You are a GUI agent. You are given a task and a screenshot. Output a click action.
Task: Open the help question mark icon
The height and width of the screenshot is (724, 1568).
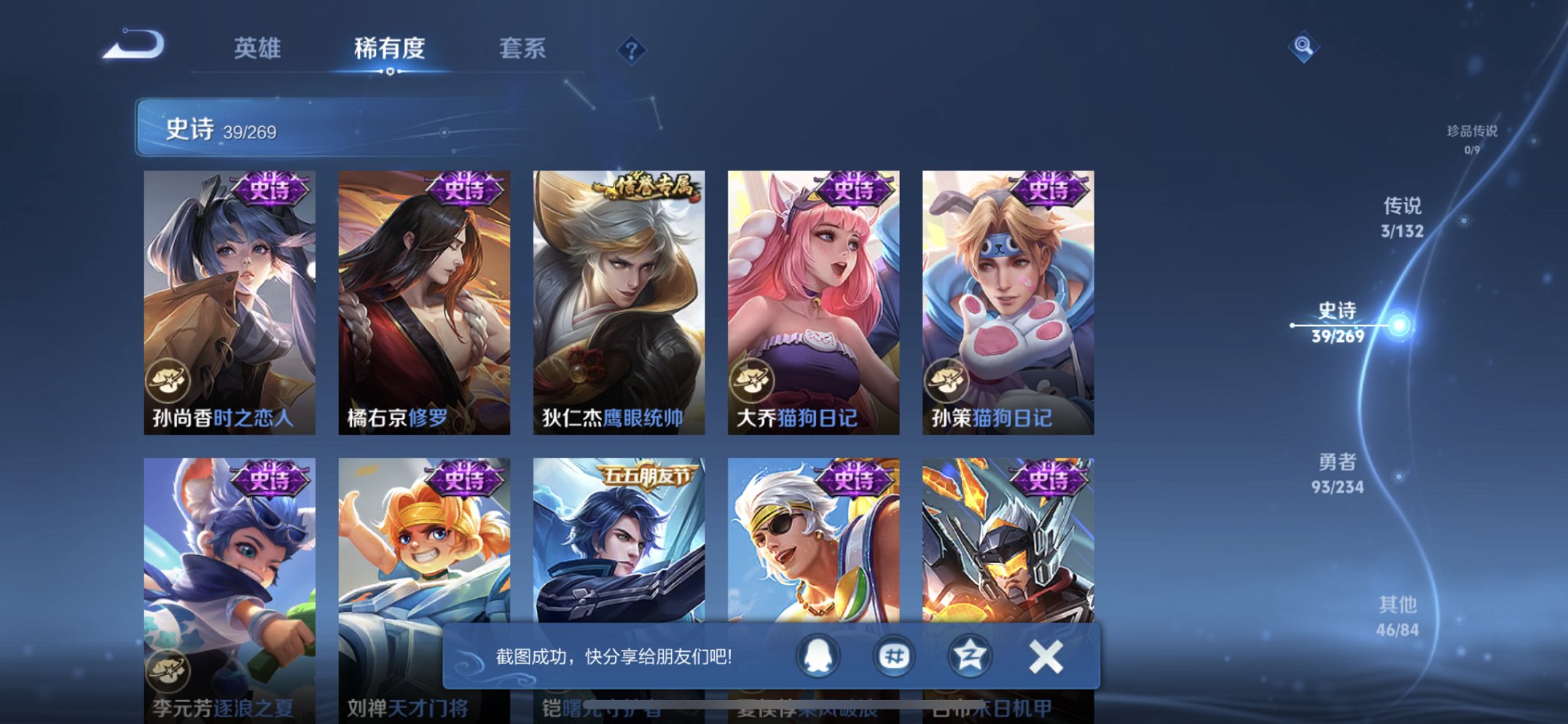tap(632, 50)
